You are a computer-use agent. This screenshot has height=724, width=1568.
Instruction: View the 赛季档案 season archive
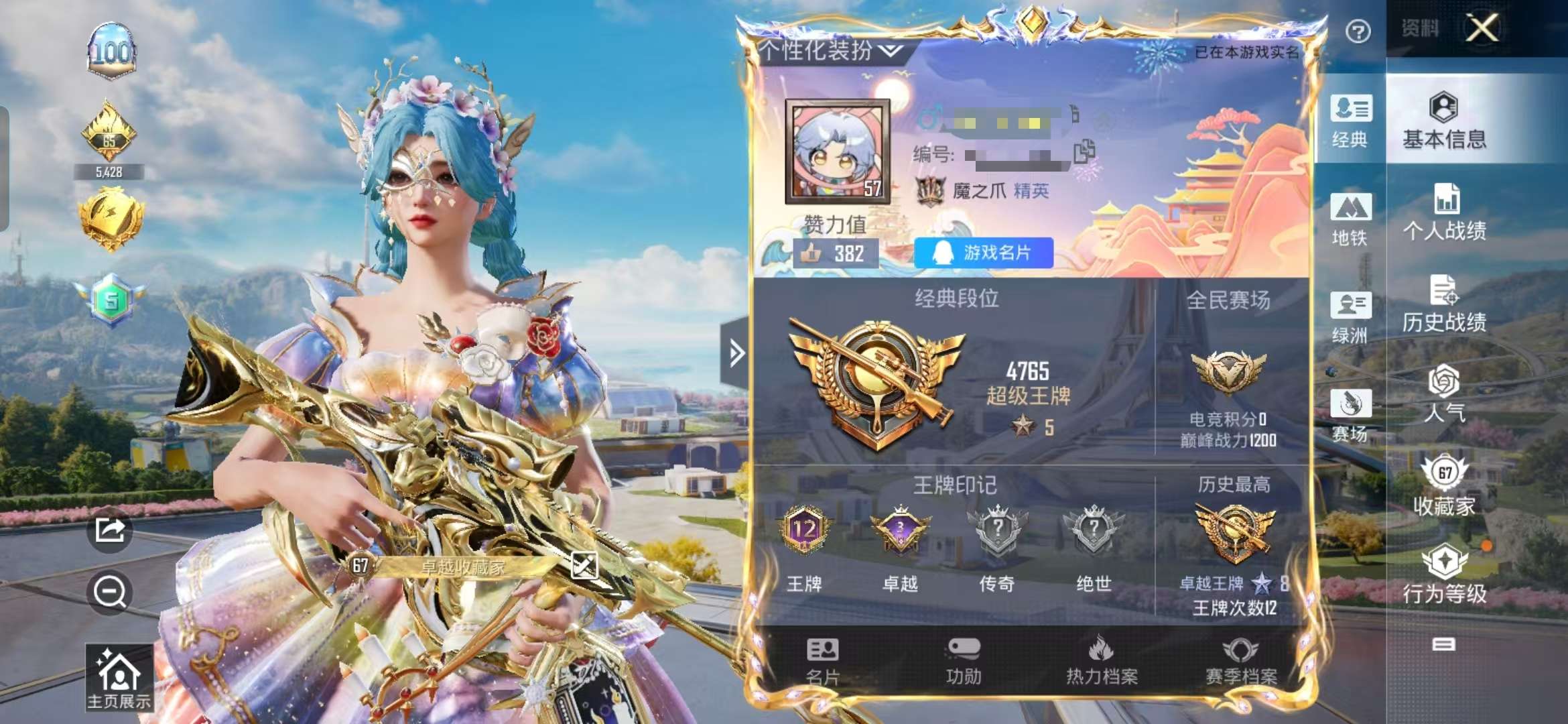(x=1240, y=661)
